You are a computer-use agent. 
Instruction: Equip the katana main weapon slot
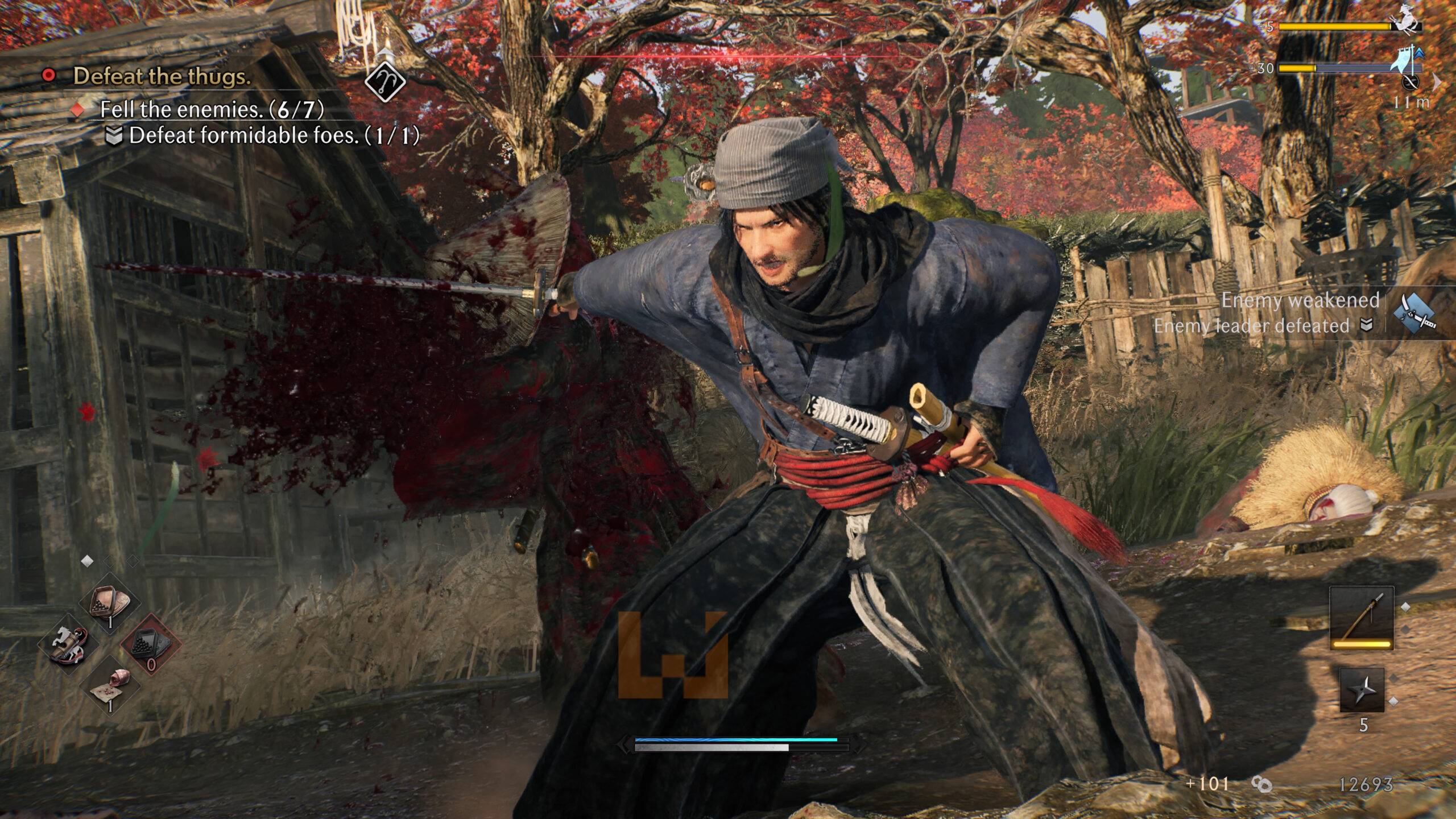[x=1361, y=618]
